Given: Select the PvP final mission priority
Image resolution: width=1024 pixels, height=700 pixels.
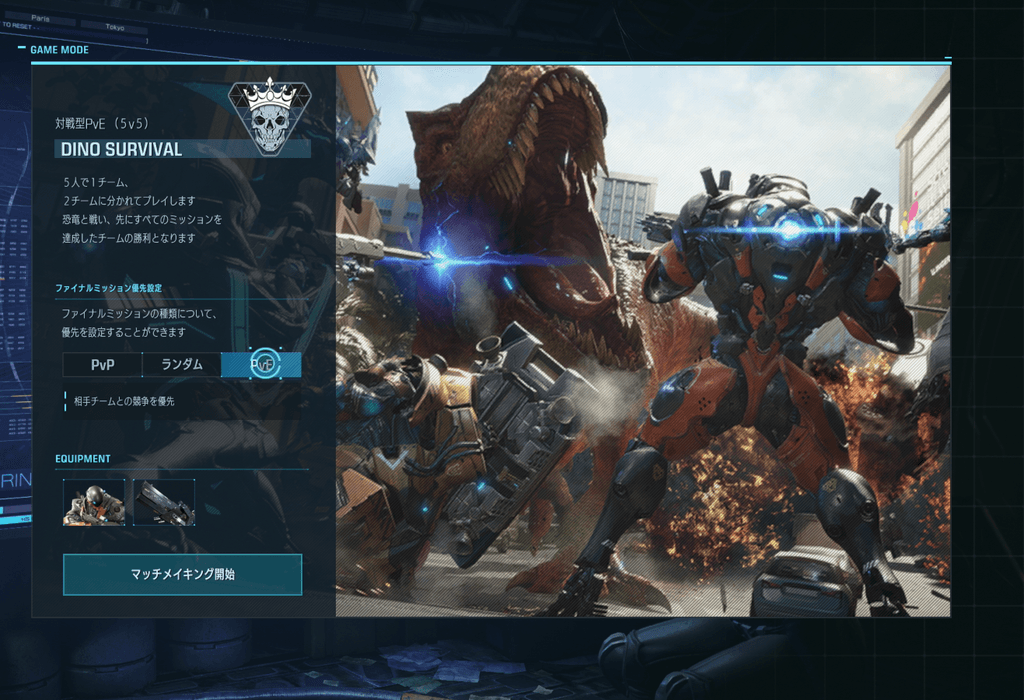Looking at the screenshot, I should pyautogui.click(x=102, y=365).
